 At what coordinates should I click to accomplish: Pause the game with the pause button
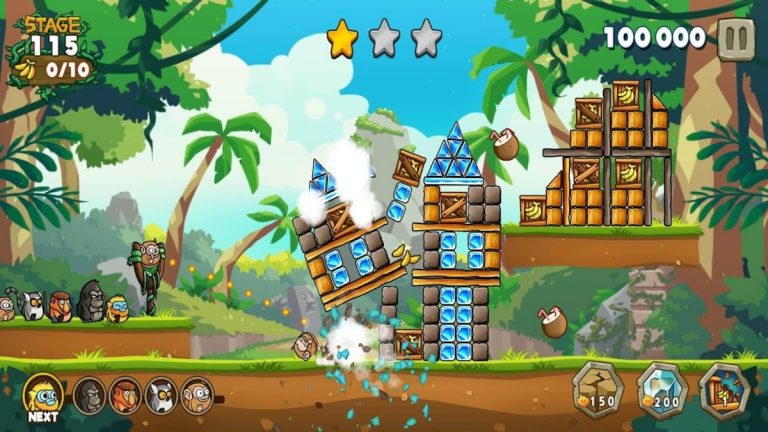[736, 39]
